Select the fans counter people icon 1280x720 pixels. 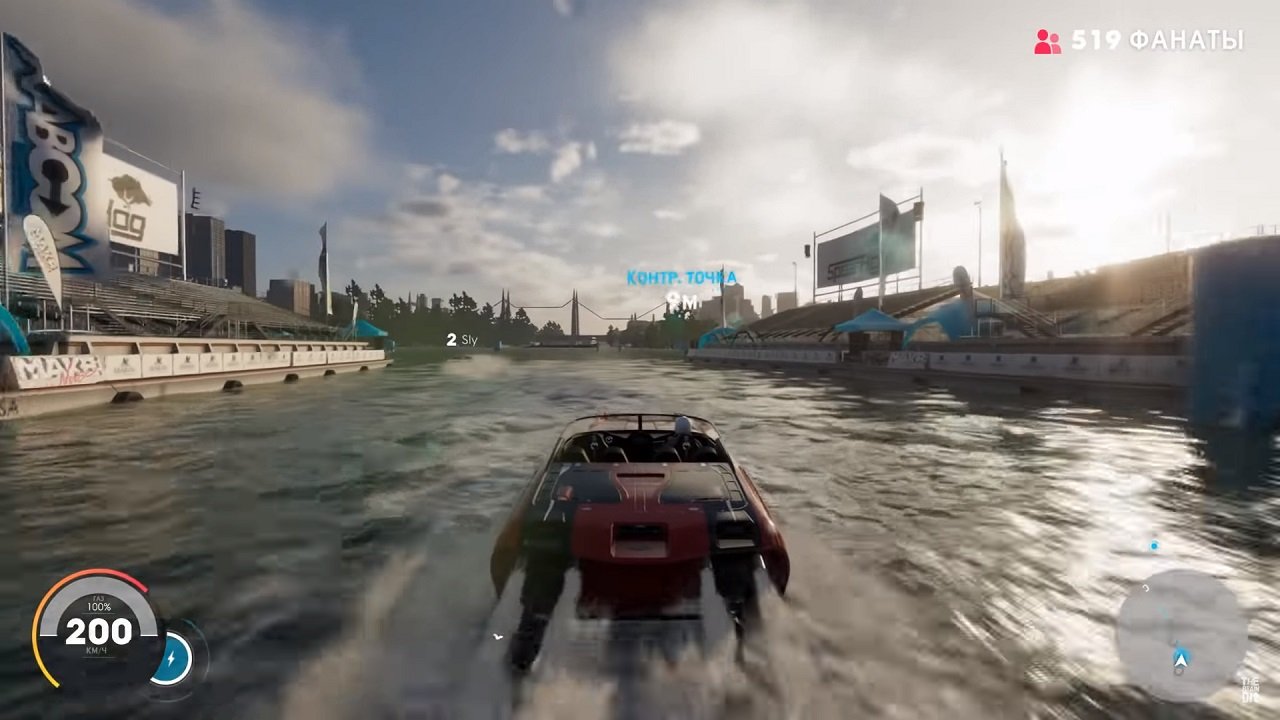(x=1046, y=42)
